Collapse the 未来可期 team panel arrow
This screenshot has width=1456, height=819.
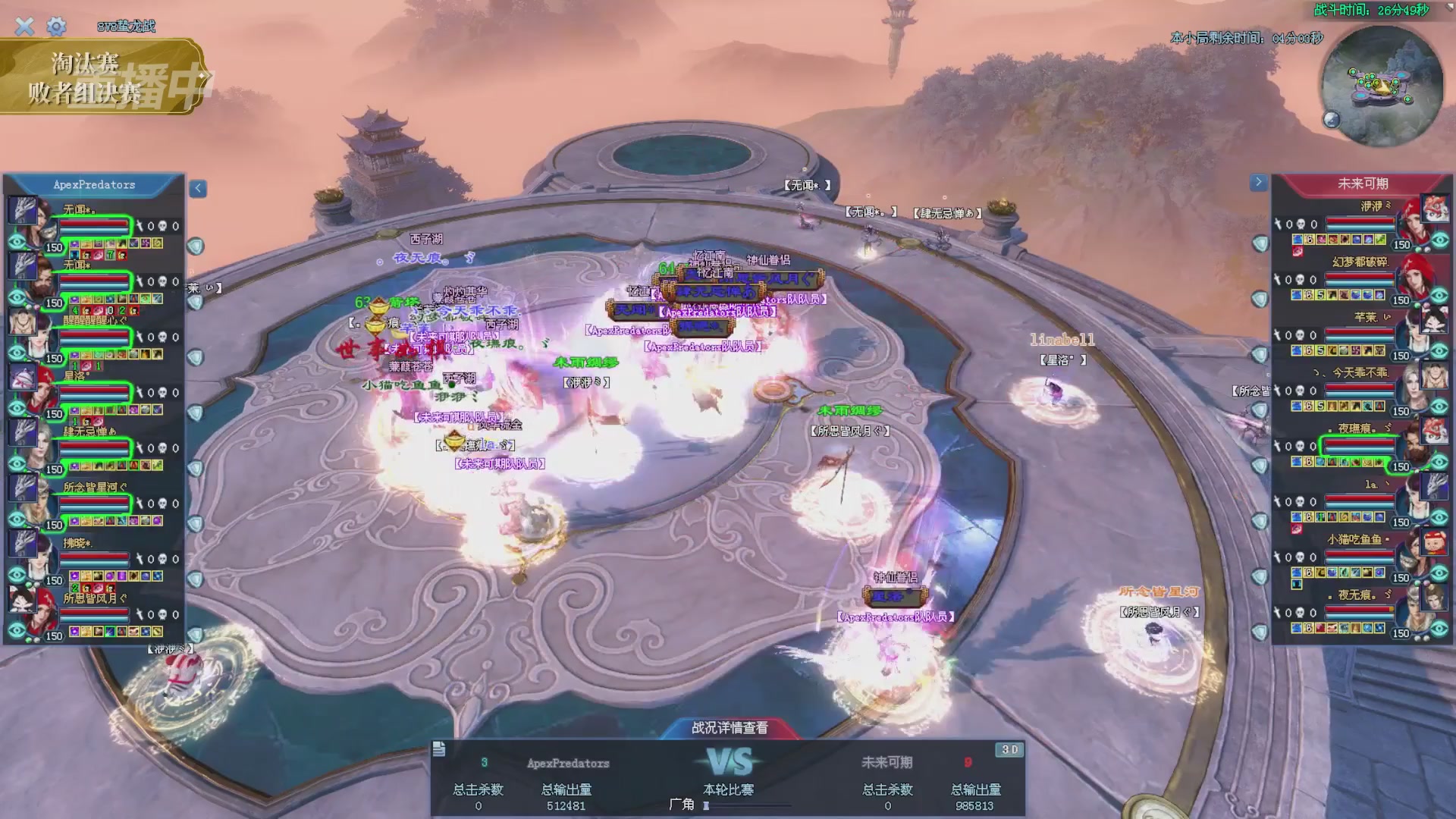tap(1258, 182)
